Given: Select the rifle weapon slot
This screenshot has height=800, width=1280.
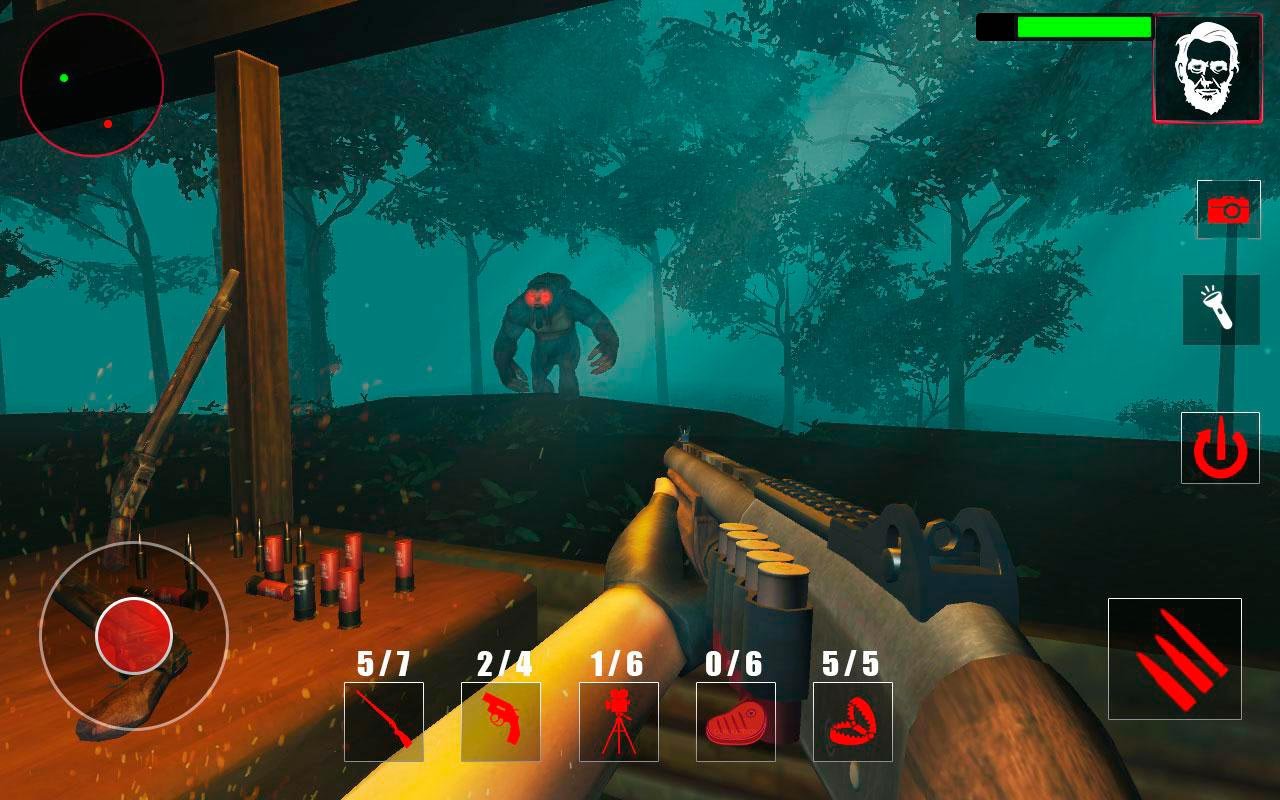Looking at the screenshot, I should click(384, 722).
